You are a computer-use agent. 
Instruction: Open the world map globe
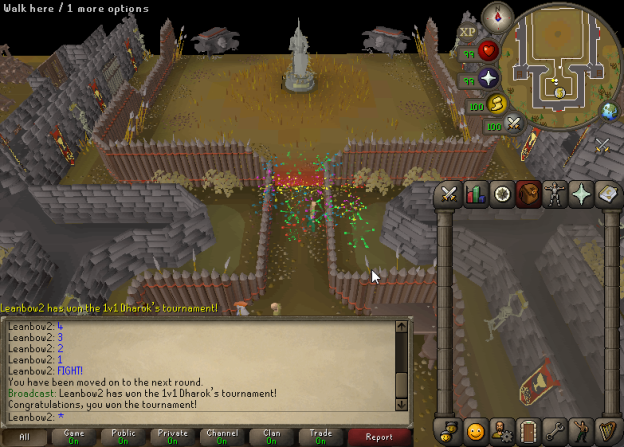coord(608,110)
